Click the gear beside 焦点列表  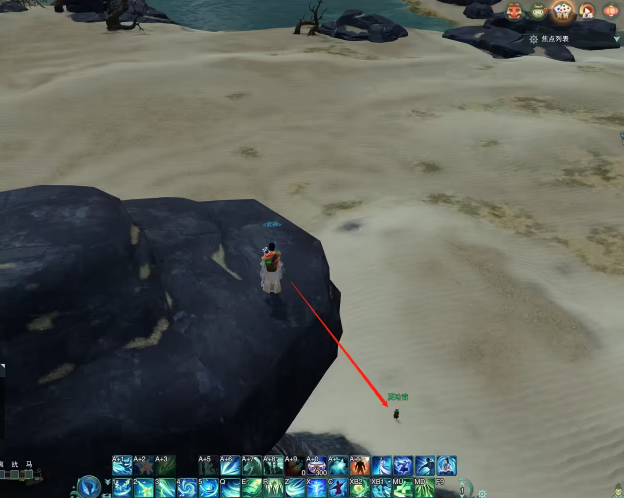point(533,38)
